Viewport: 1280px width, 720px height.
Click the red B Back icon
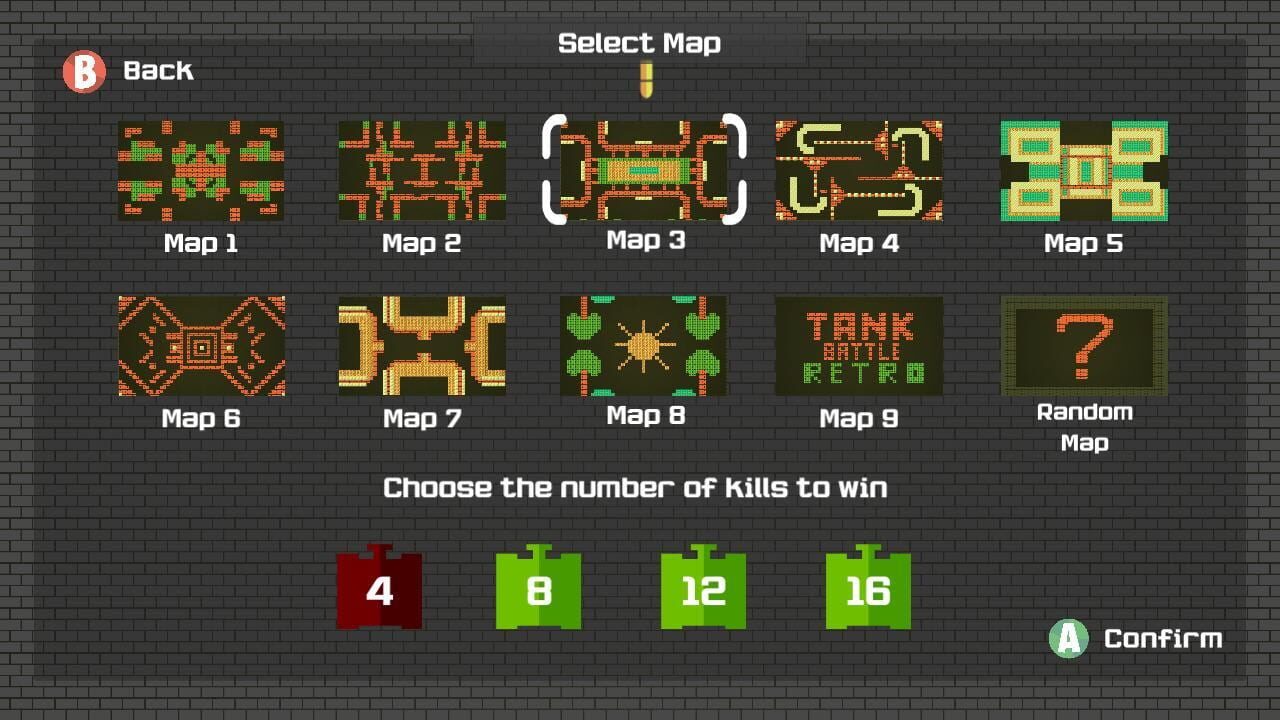pos(84,71)
